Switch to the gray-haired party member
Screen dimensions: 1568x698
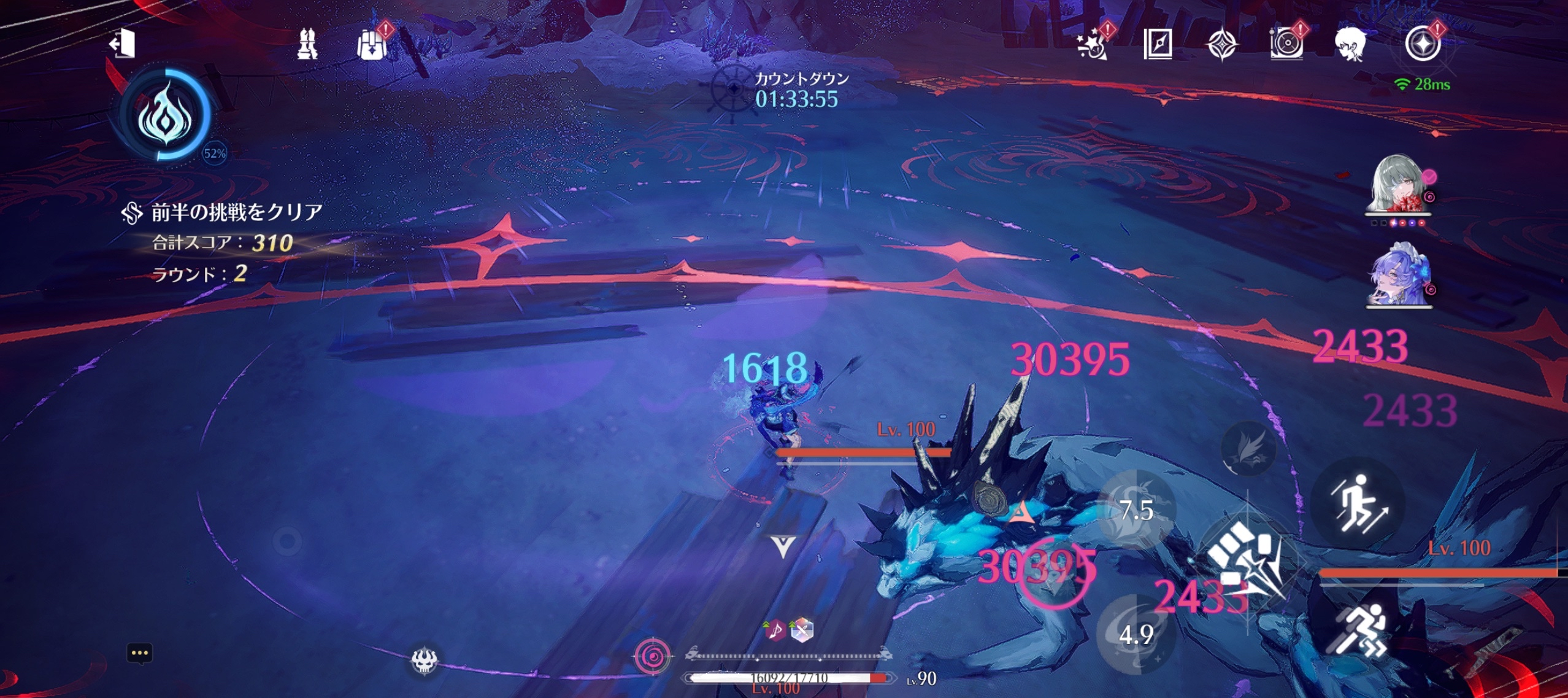tap(1398, 183)
